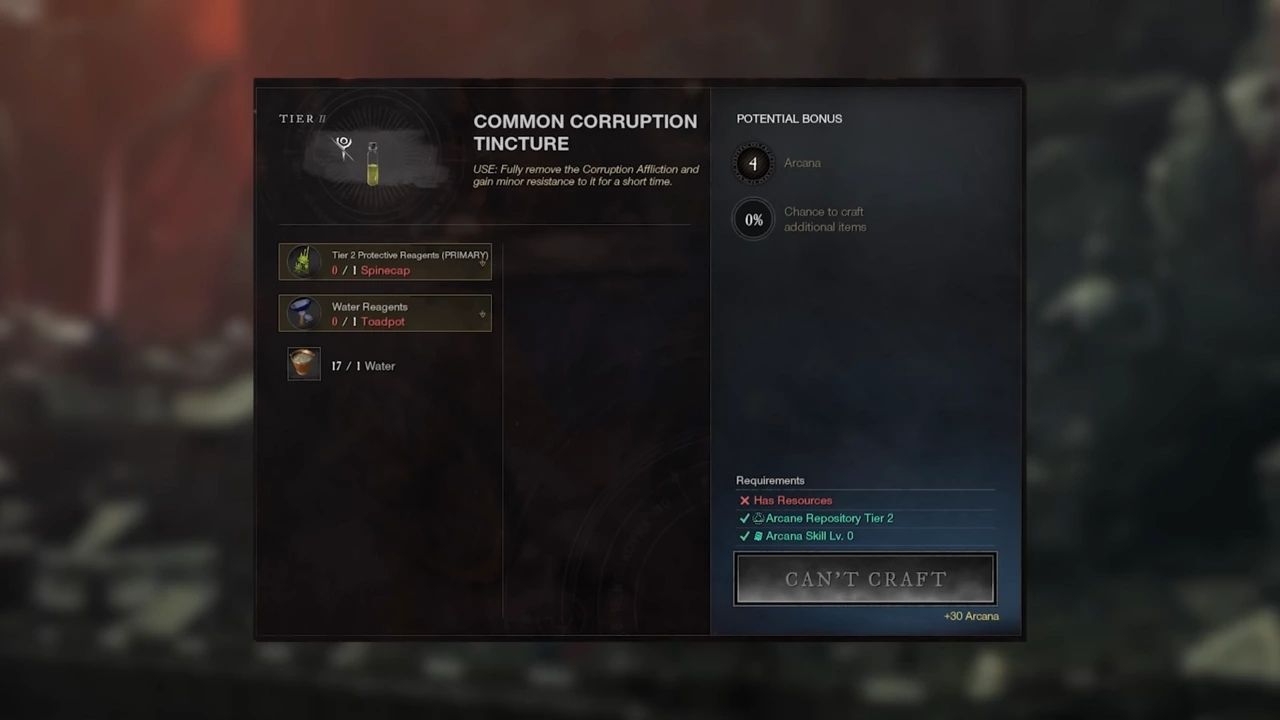
Task: Click the Arcana bonus badge showing 4
Action: coord(753,163)
